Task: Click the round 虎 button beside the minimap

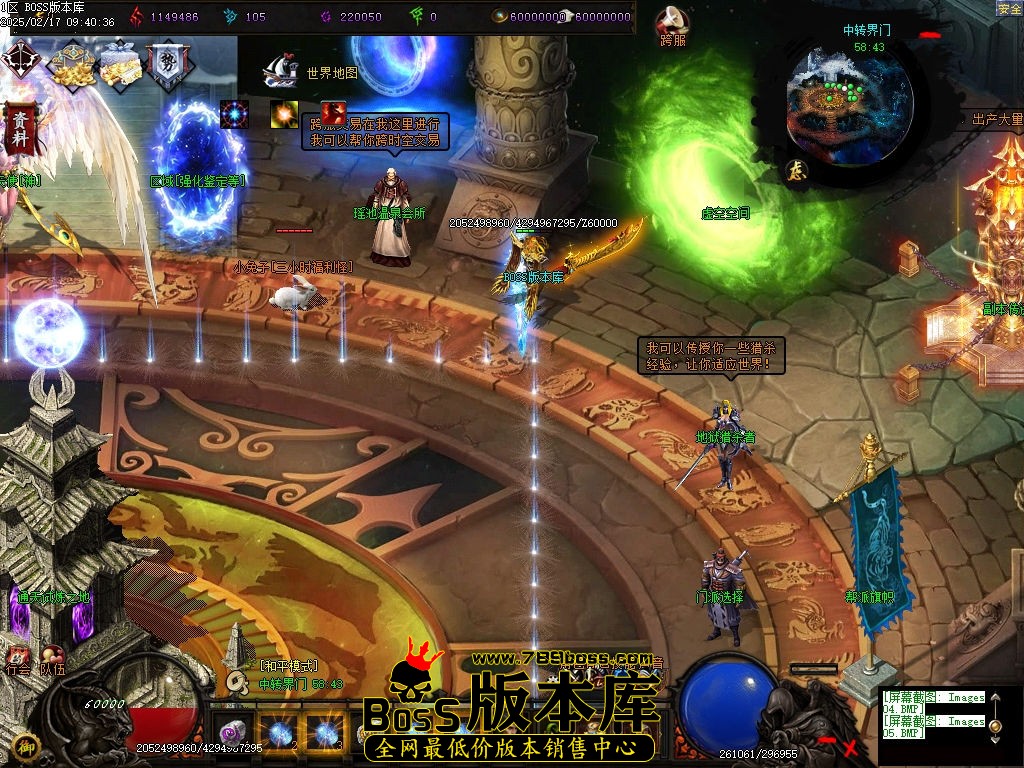Action: 796,169
